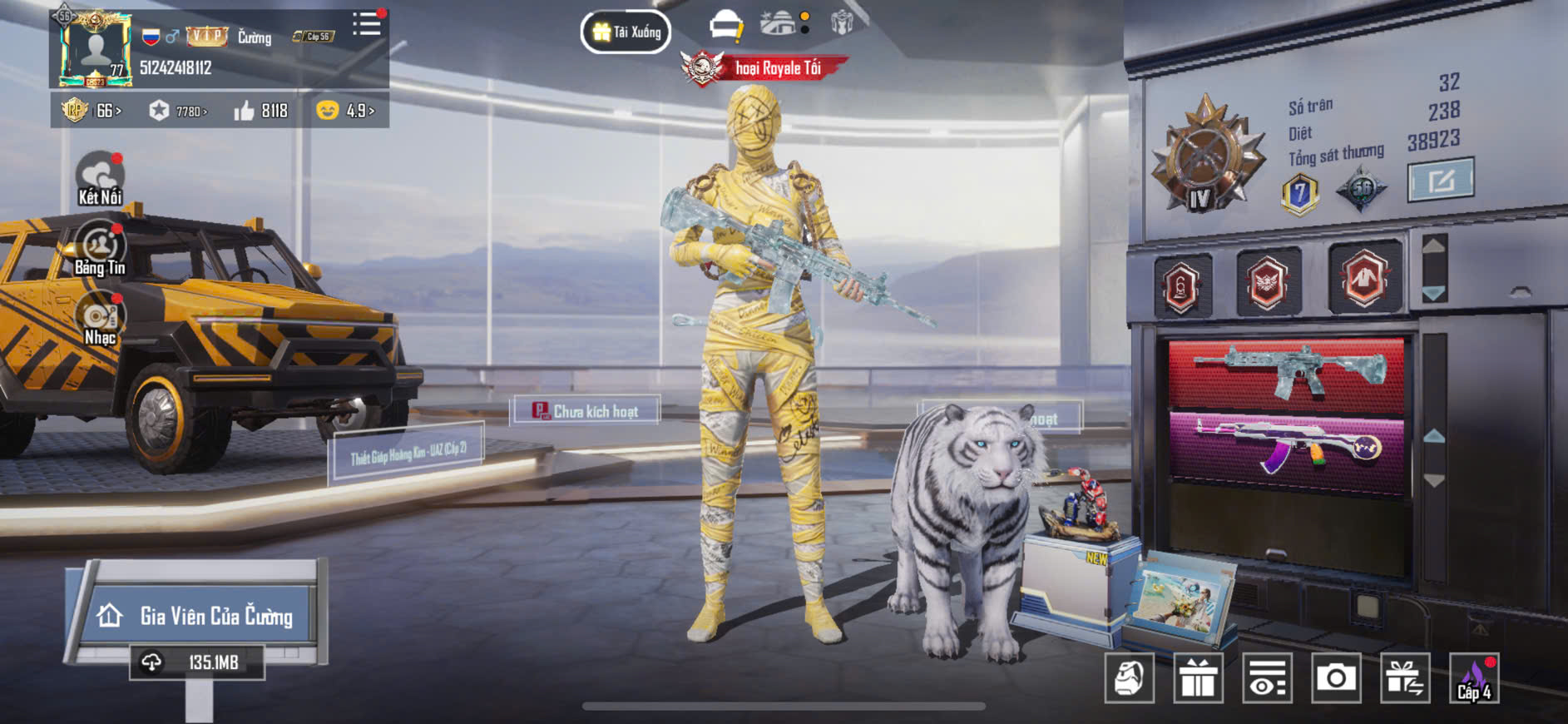Click the camera screenshot icon
The width and height of the screenshot is (1568, 724).
(x=1336, y=678)
